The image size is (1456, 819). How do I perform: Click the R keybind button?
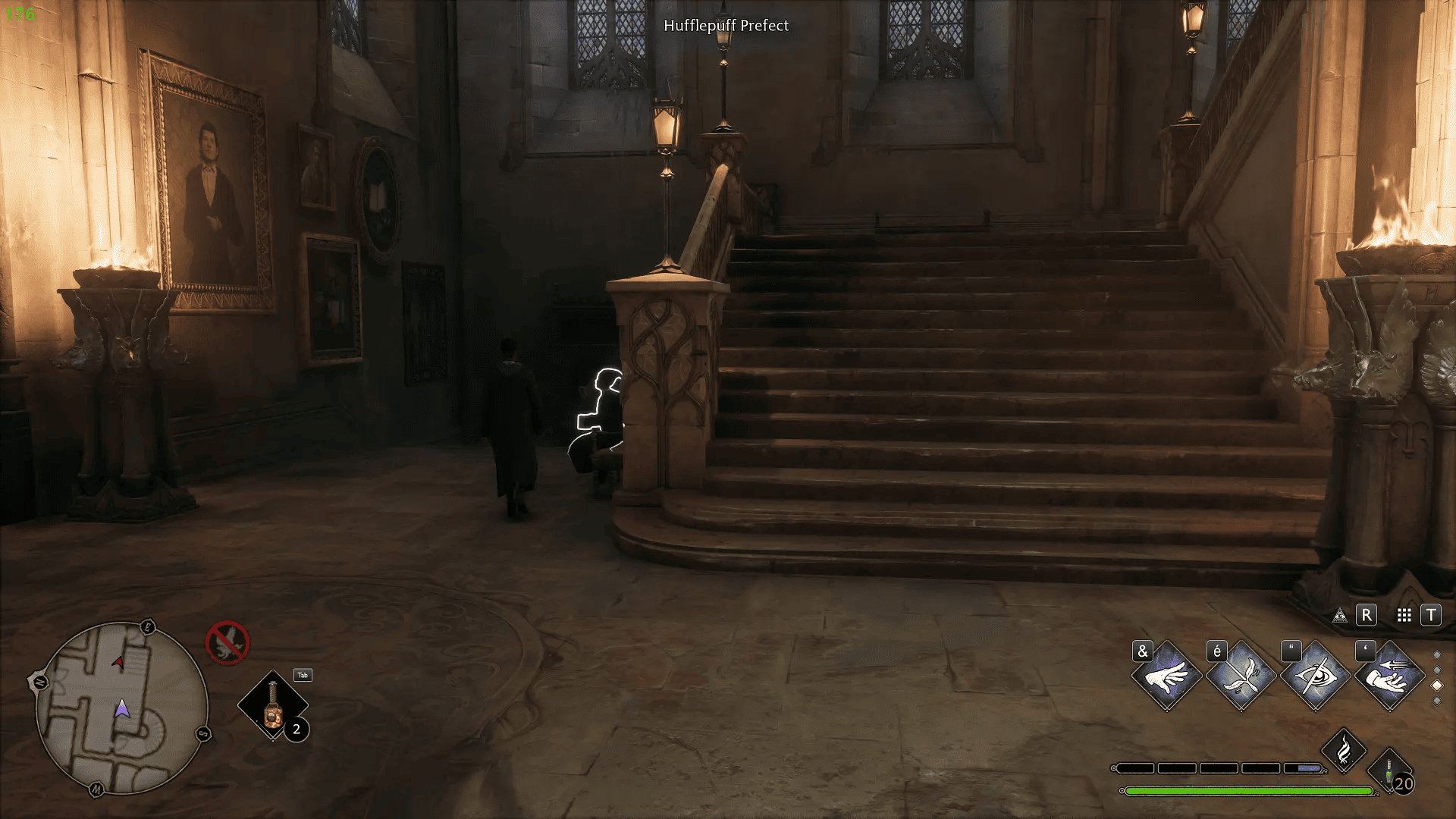point(1367,615)
